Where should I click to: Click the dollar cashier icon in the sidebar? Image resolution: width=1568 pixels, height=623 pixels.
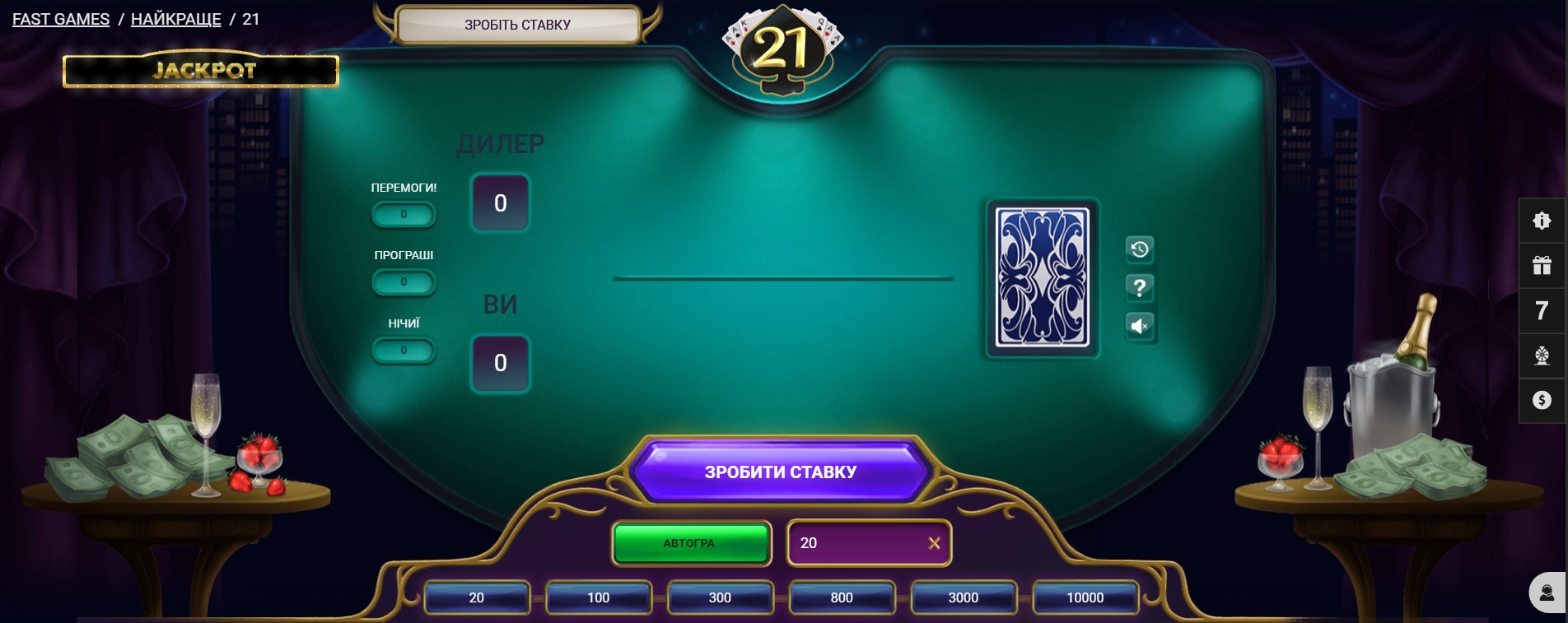[x=1541, y=400]
